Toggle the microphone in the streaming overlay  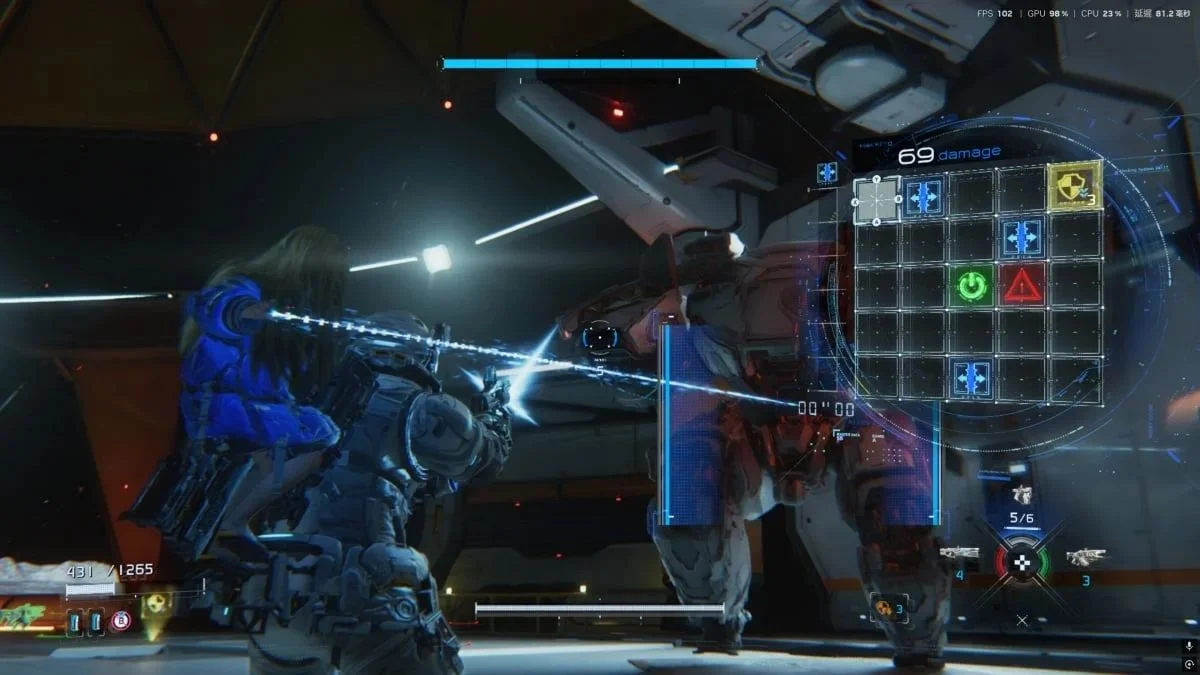click(x=1187, y=646)
